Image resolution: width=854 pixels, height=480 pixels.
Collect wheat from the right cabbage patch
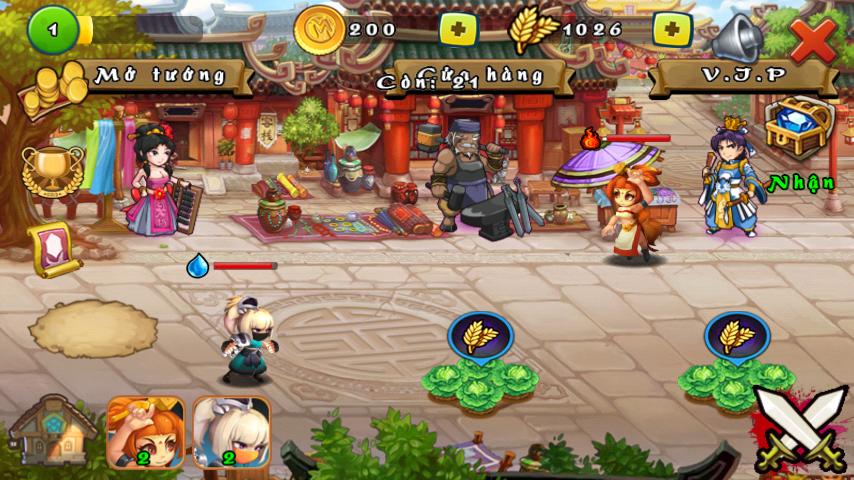coord(737,337)
